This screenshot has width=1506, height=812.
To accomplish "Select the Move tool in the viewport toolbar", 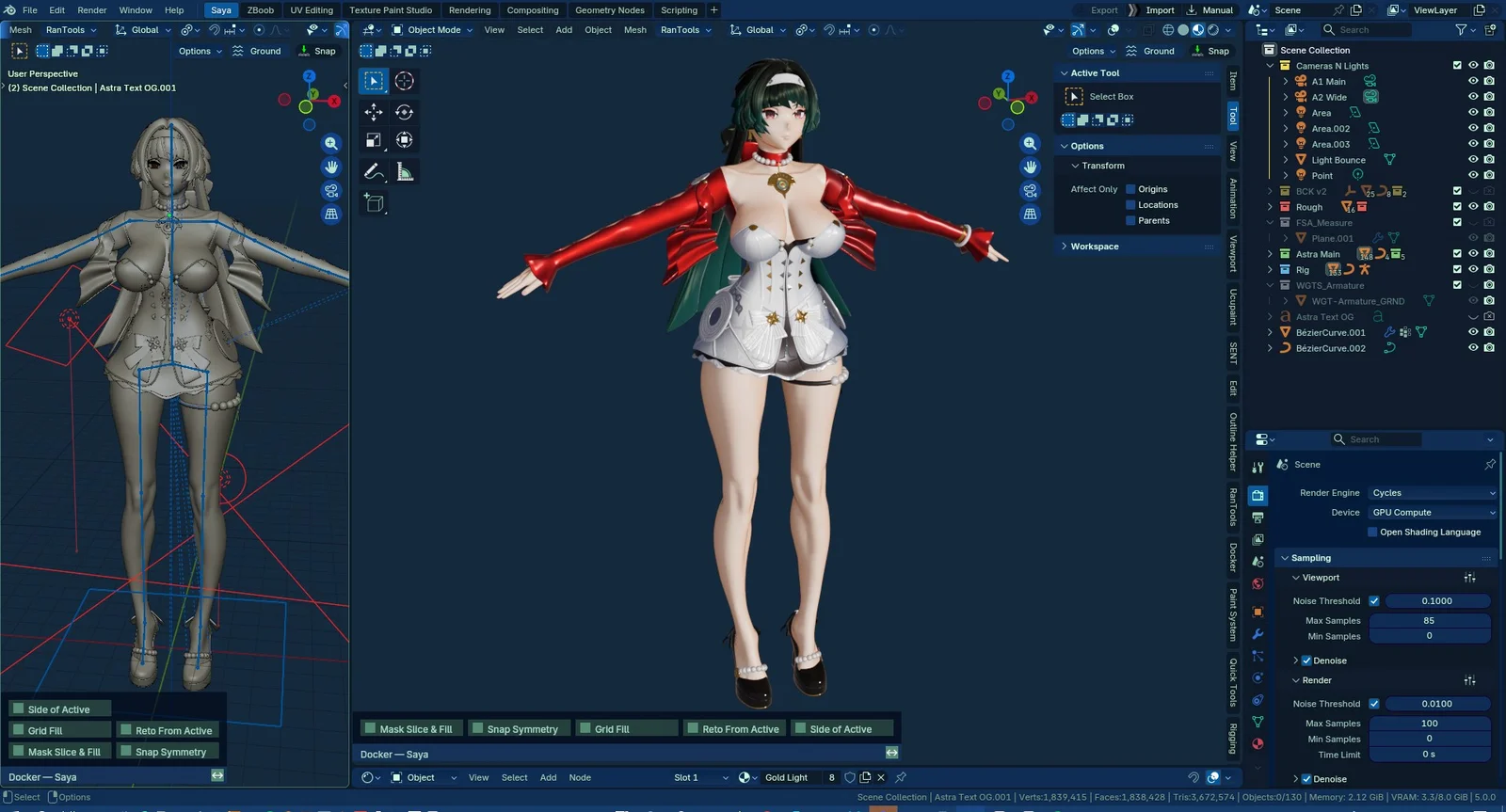I will 374,112.
